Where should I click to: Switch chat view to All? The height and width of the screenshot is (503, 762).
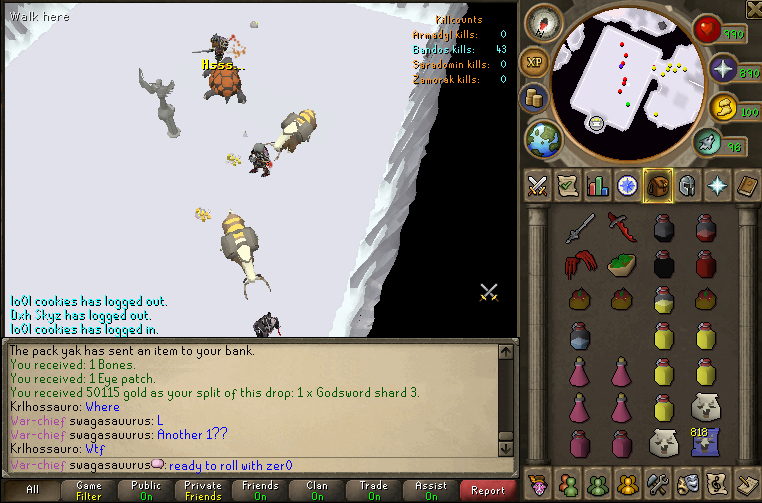point(33,490)
